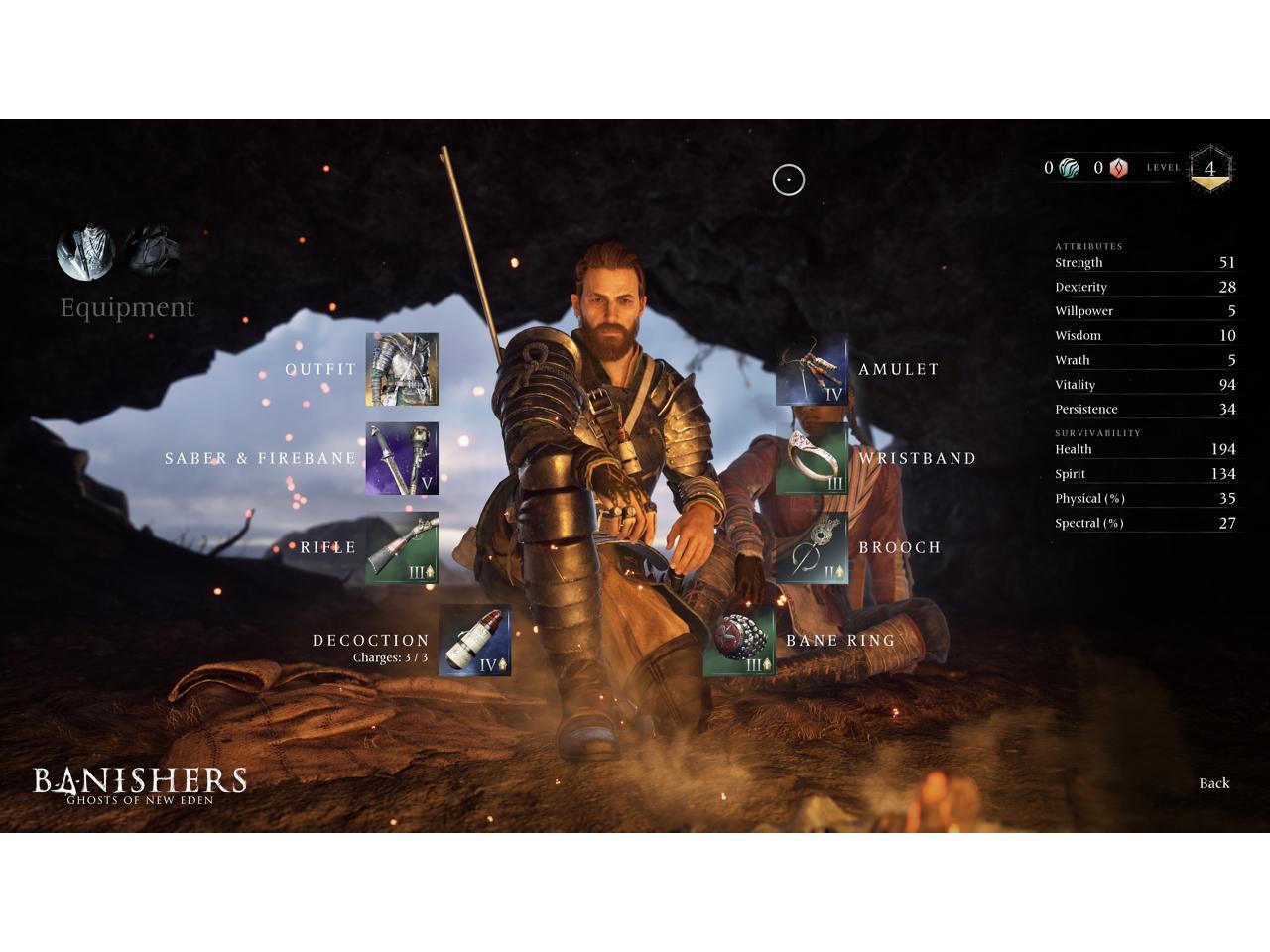Select the Decoction vial slot
1270x952 pixels.
tap(474, 641)
